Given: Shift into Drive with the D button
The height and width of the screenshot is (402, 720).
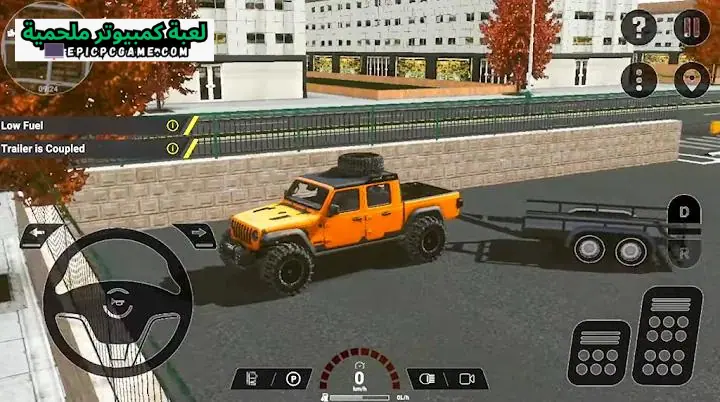Looking at the screenshot, I should [684, 213].
